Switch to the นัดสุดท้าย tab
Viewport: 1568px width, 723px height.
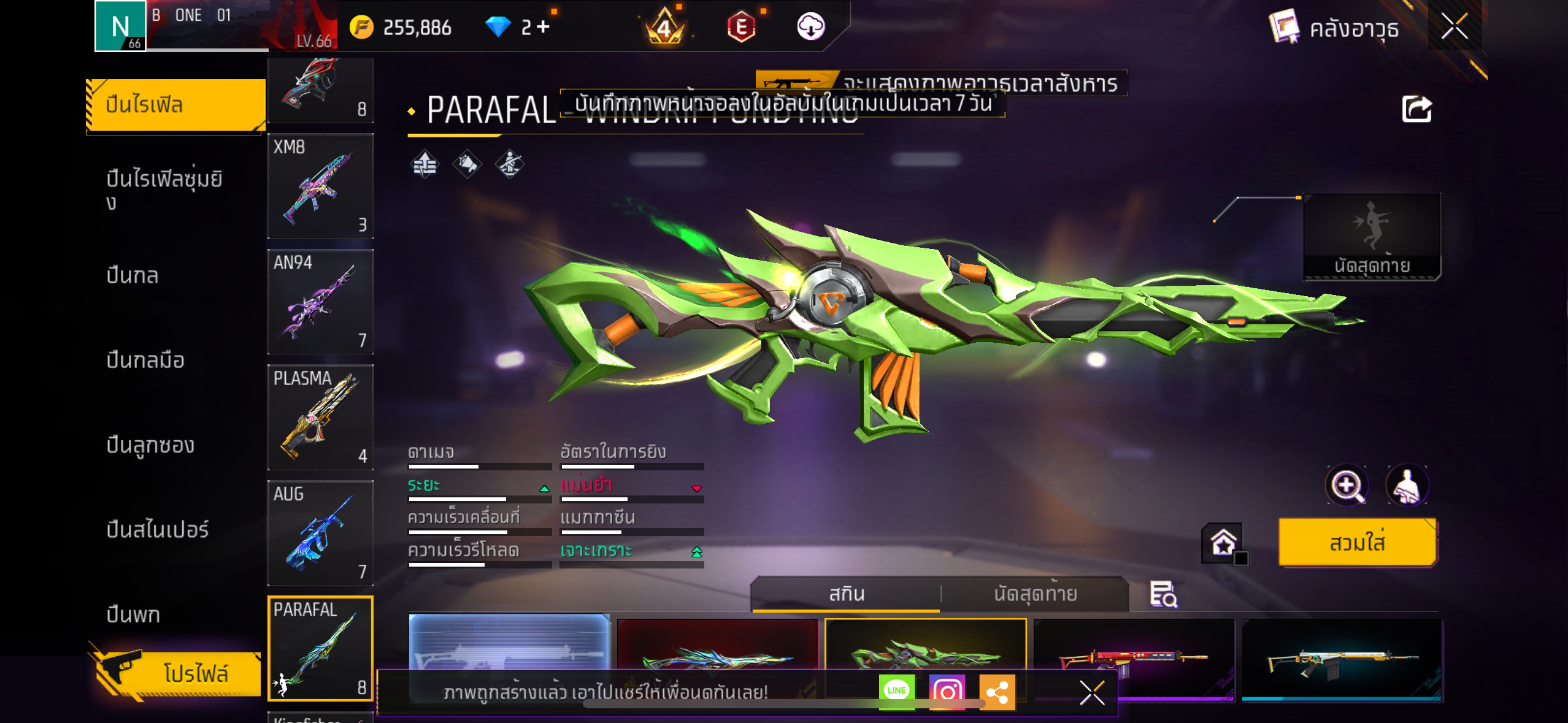(1035, 594)
